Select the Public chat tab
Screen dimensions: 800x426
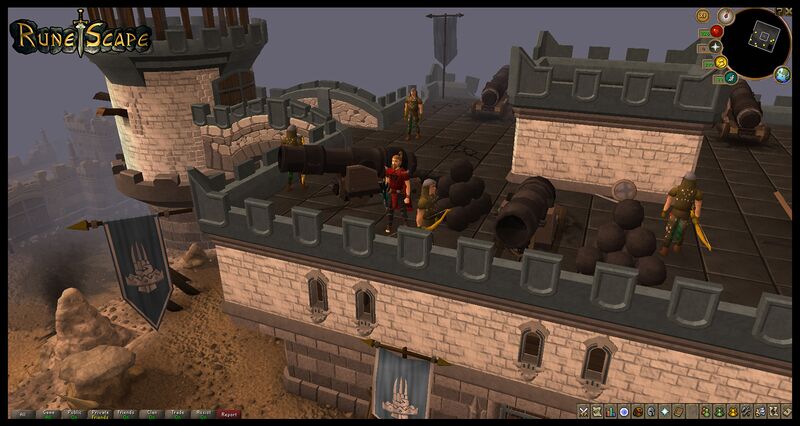click(74, 412)
